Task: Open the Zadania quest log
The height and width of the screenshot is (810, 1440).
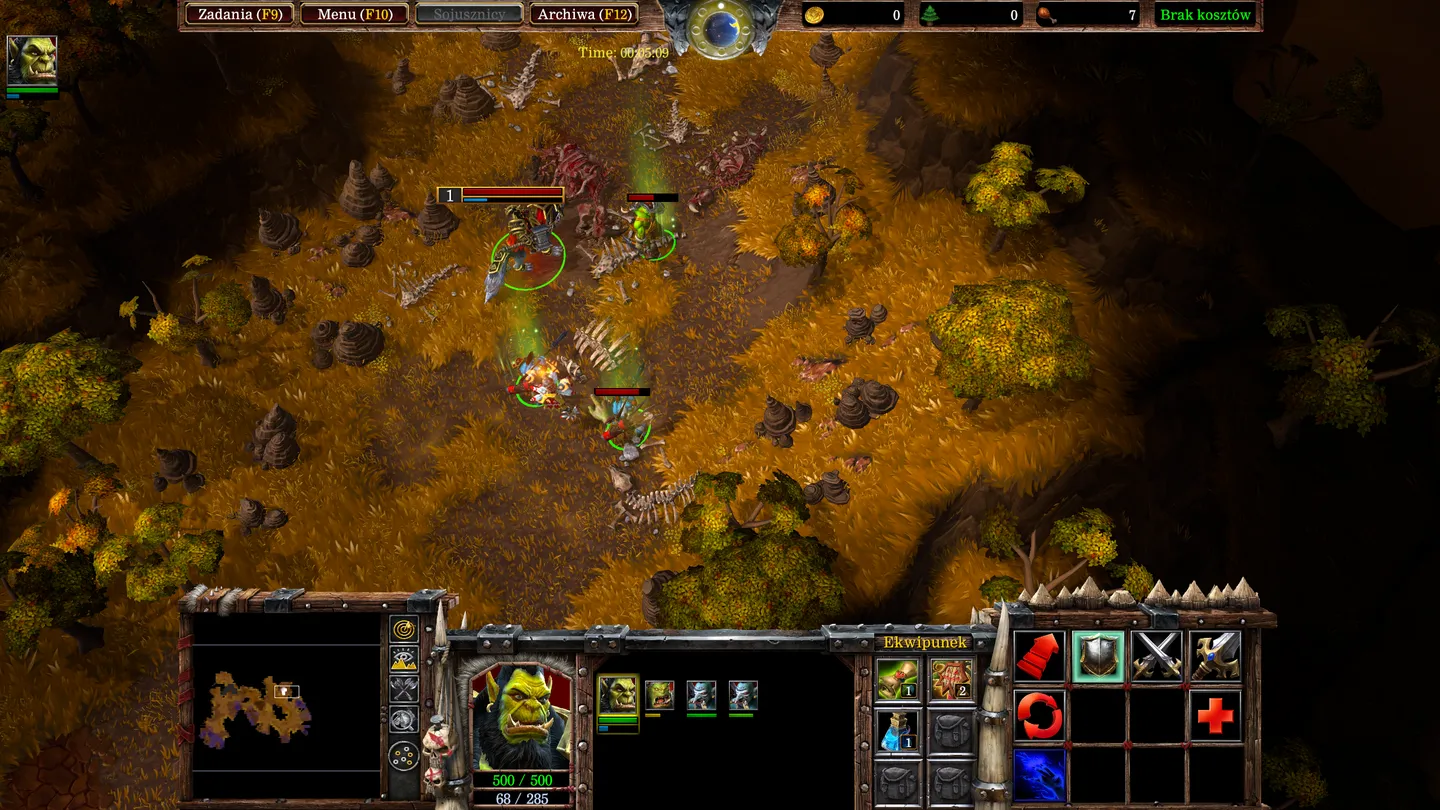Action: 240,14
